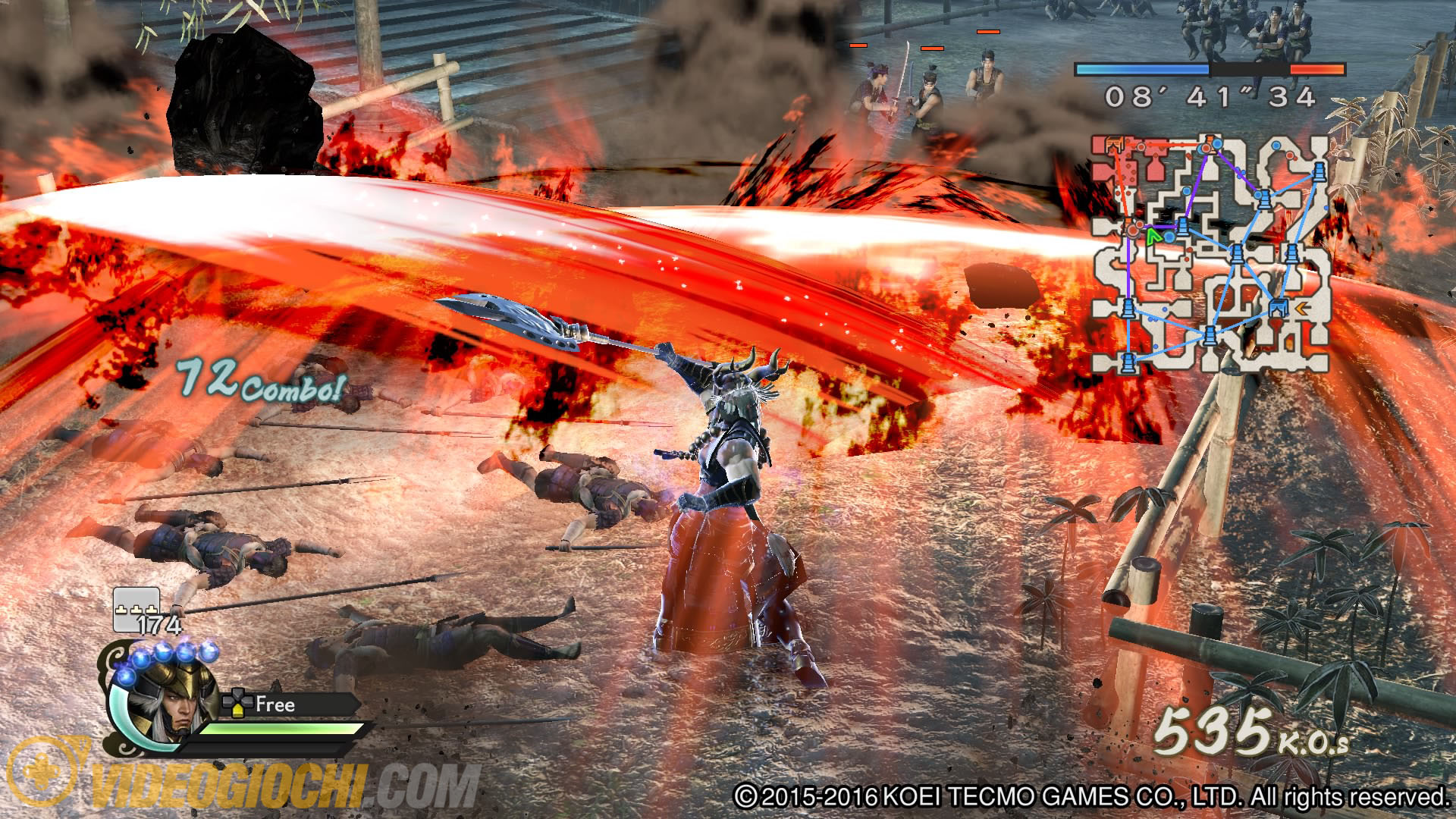Select the green player arrow on minimap
Image resolution: width=1456 pixels, height=819 pixels.
click(1153, 235)
